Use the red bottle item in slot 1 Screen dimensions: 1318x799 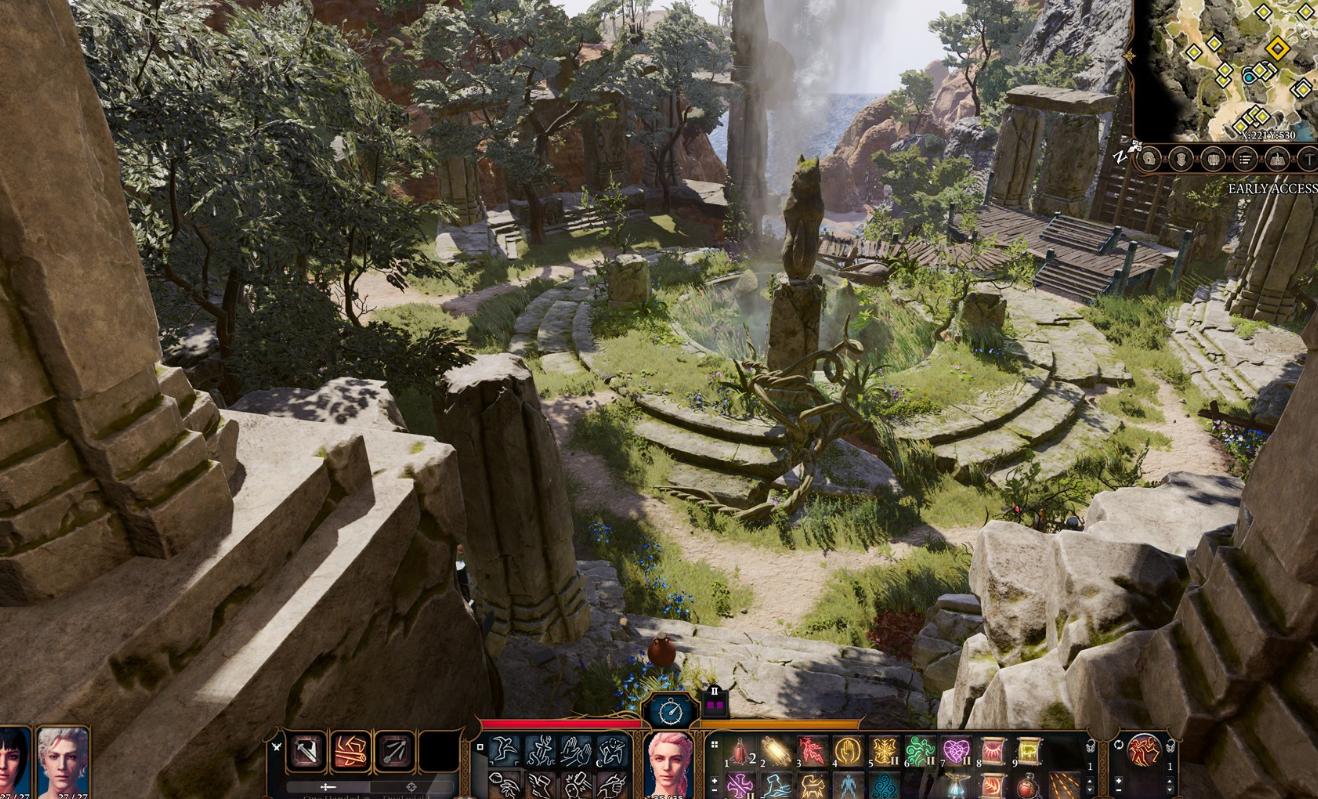pyautogui.click(x=741, y=751)
